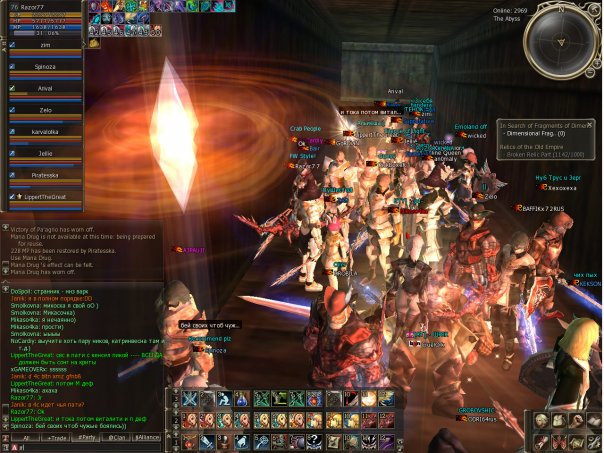This screenshot has width=604, height=453.
Task: Target party member Anval
Action: [x=44, y=88]
